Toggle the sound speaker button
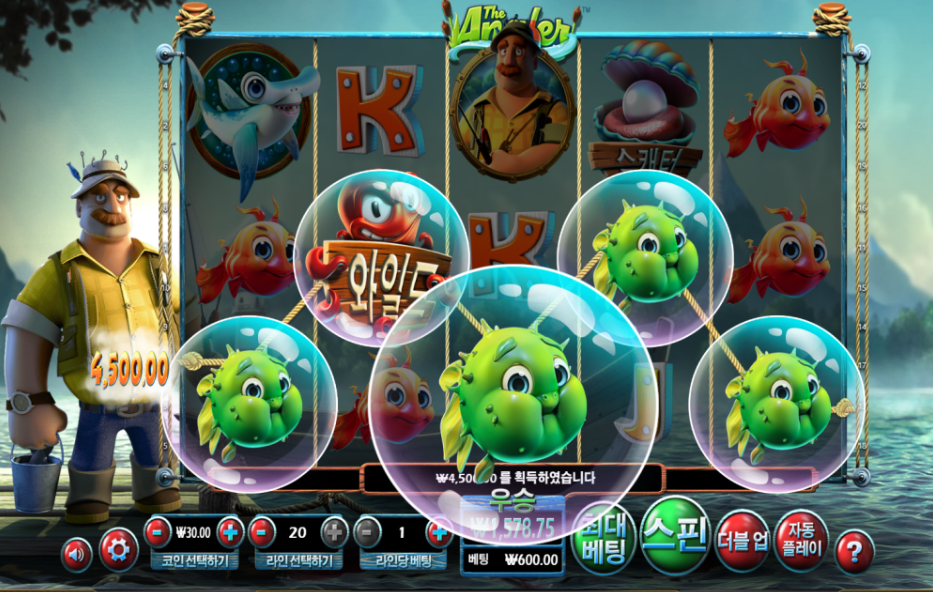 (76, 553)
